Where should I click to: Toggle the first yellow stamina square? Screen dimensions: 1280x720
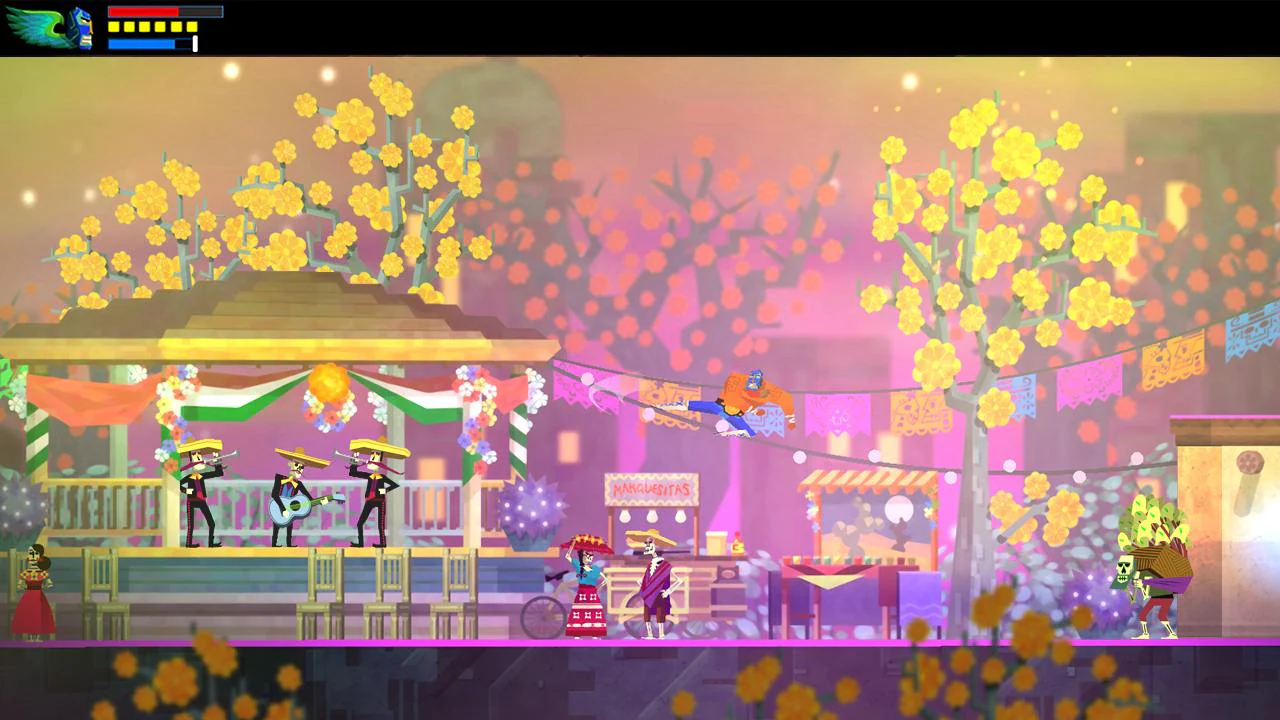[x=113, y=26]
